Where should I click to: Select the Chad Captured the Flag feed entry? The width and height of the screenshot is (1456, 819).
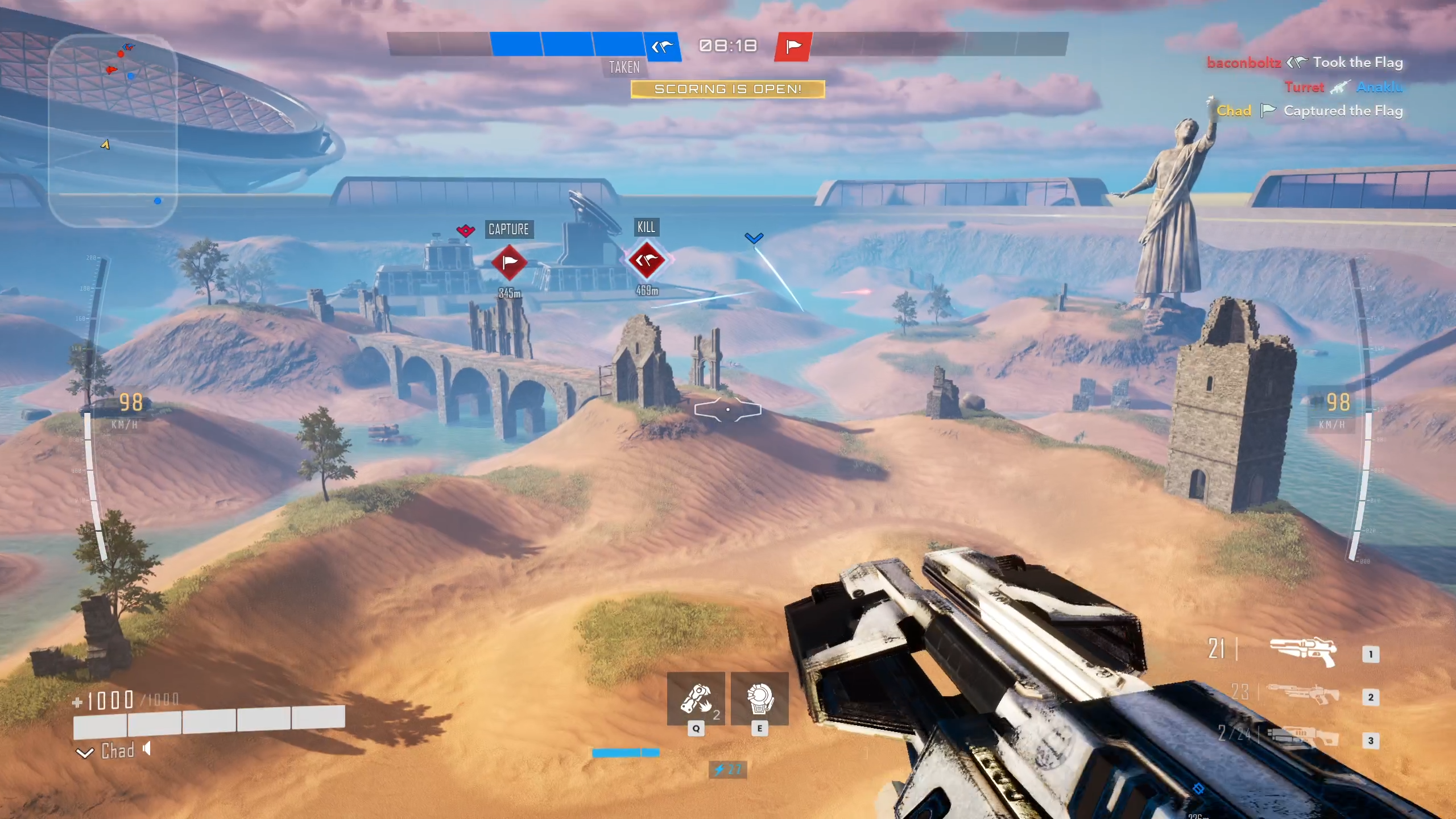click(1309, 111)
